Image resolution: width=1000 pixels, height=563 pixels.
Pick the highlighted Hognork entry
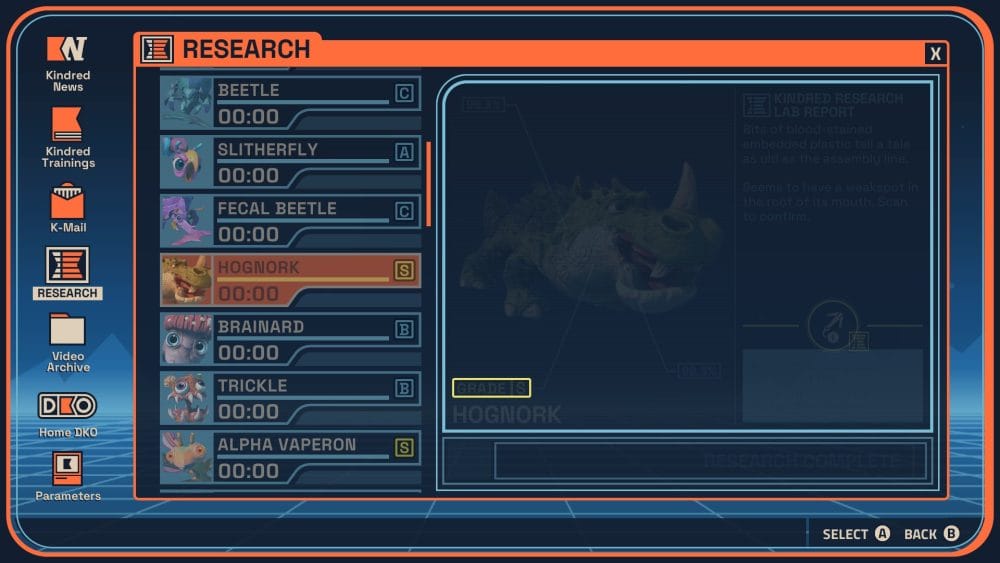coord(290,280)
